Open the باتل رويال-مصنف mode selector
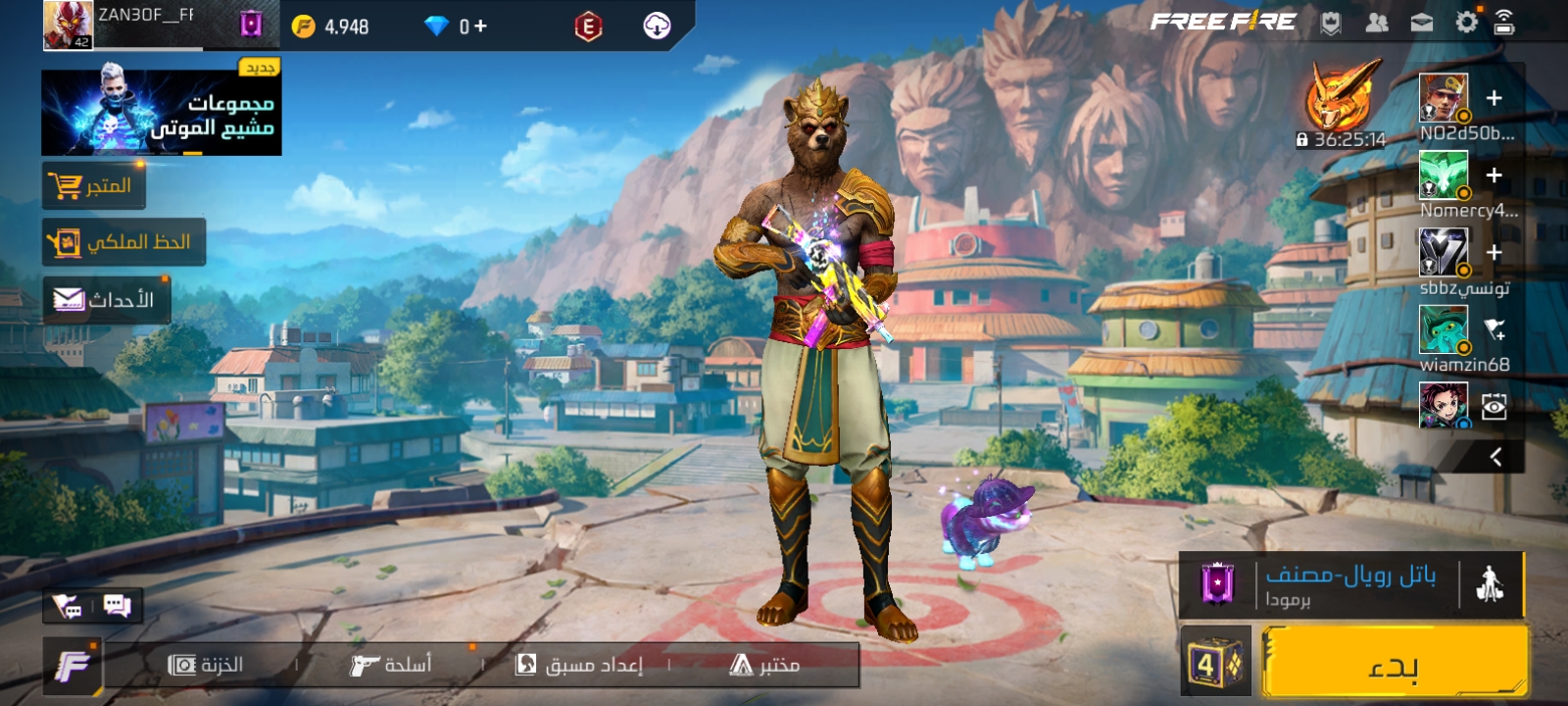The width and height of the screenshot is (1568, 706). (1350, 584)
